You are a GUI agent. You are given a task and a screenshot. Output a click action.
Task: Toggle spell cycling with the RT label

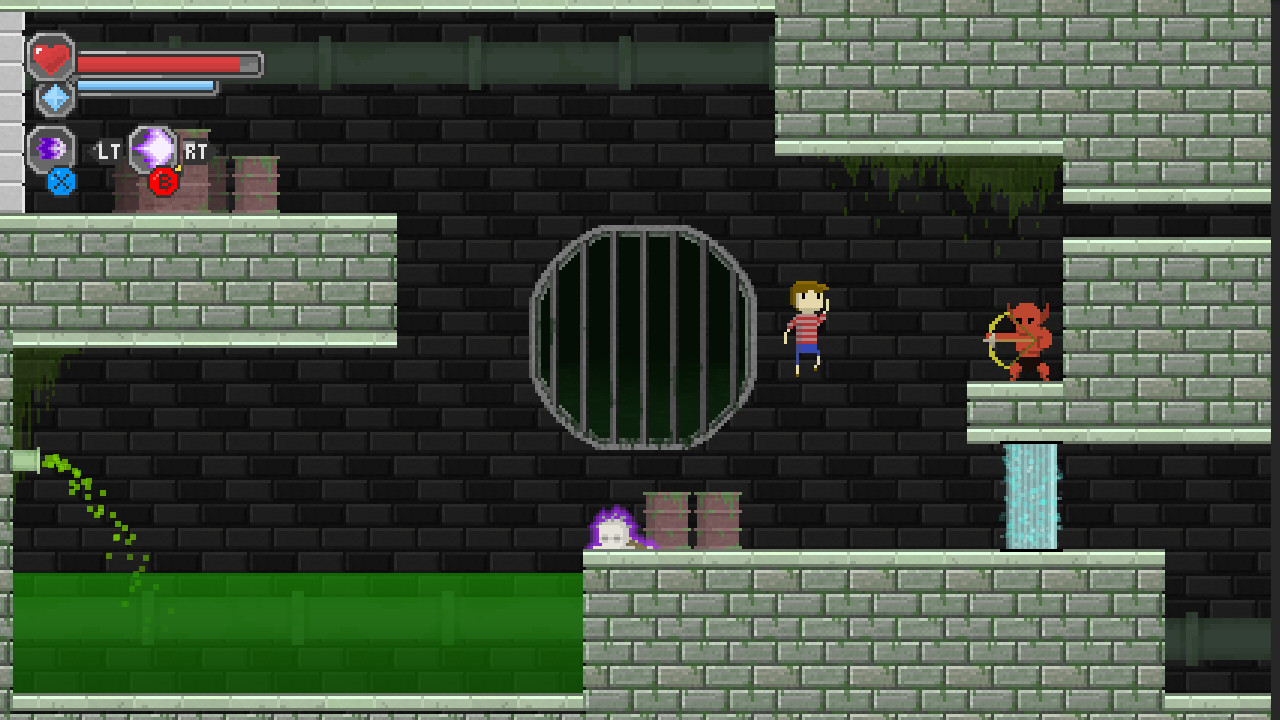point(195,152)
